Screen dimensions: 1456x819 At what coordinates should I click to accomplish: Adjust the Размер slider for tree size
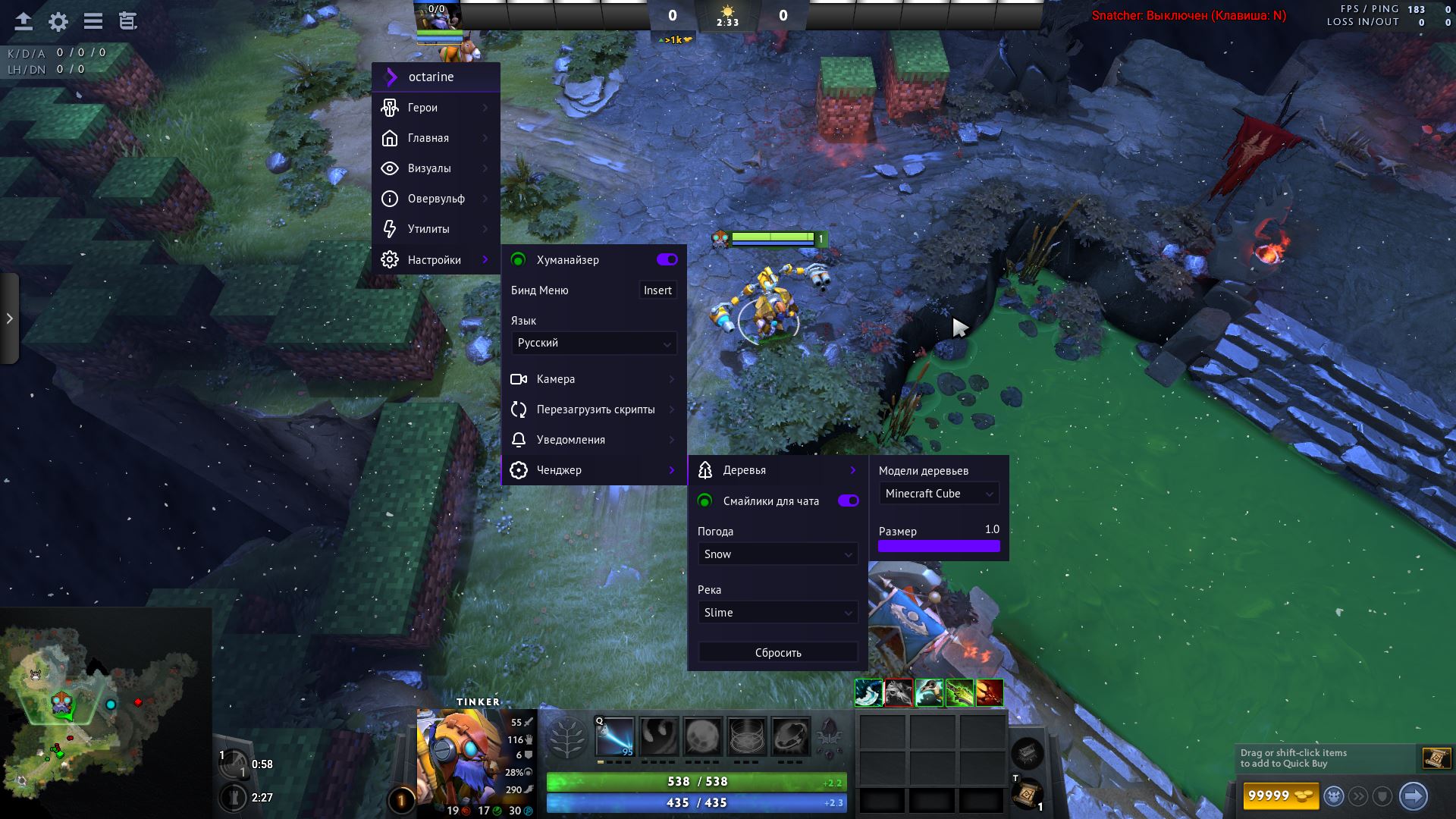pos(939,545)
